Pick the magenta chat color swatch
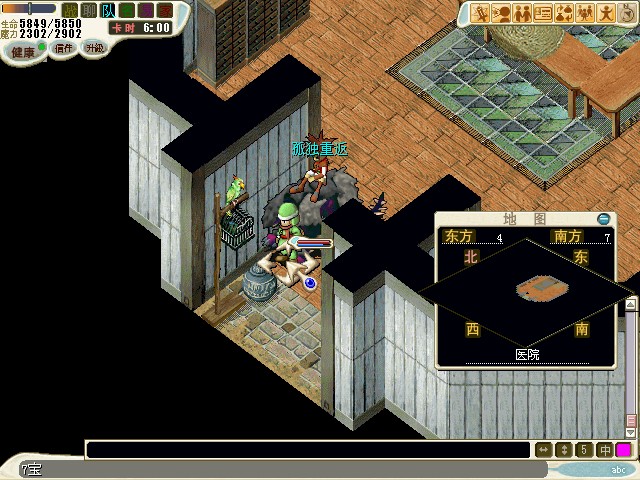This screenshot has width=640, height=480. point(624,450)
